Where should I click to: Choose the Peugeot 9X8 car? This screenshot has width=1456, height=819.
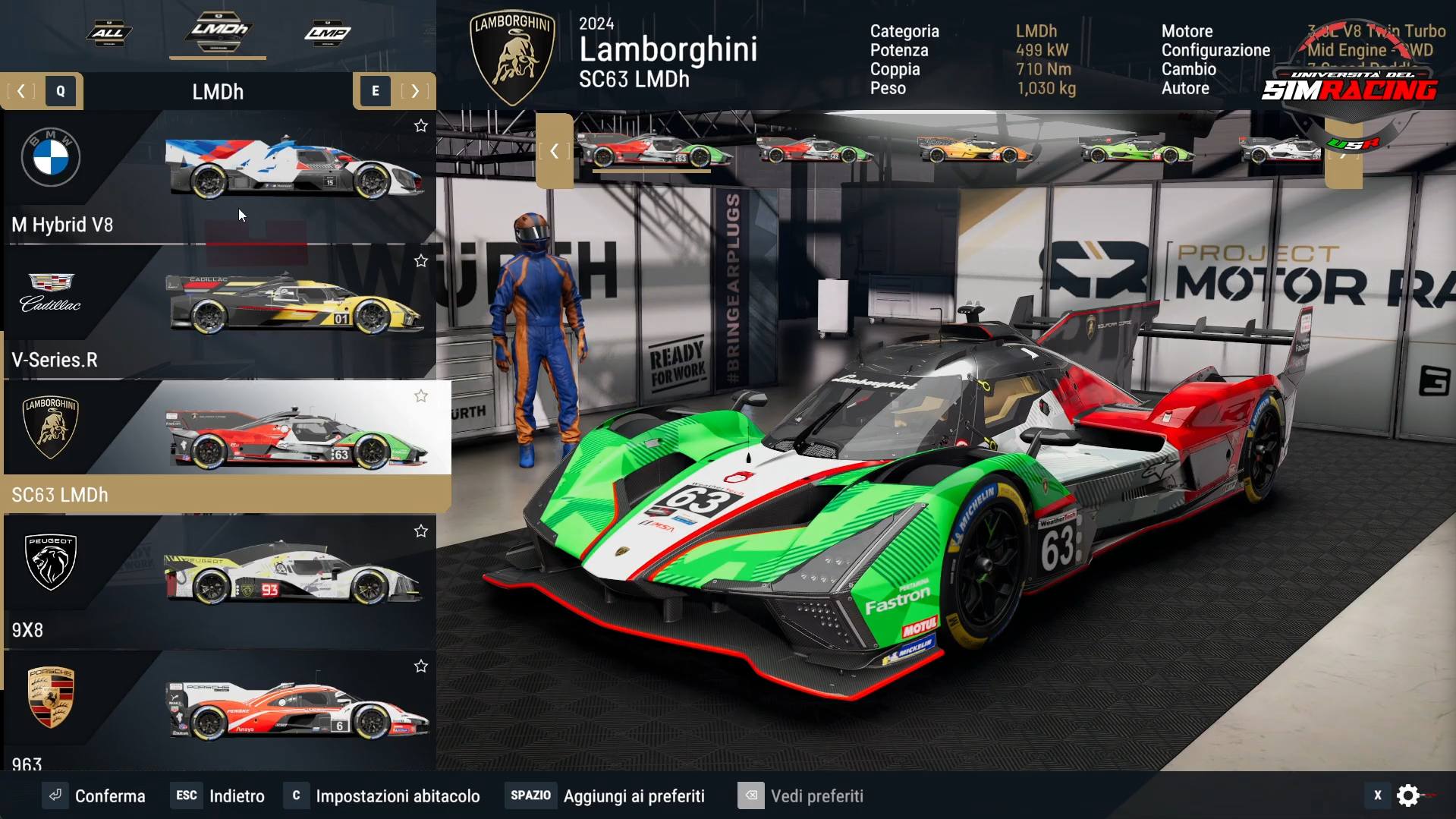pos(220,582)
